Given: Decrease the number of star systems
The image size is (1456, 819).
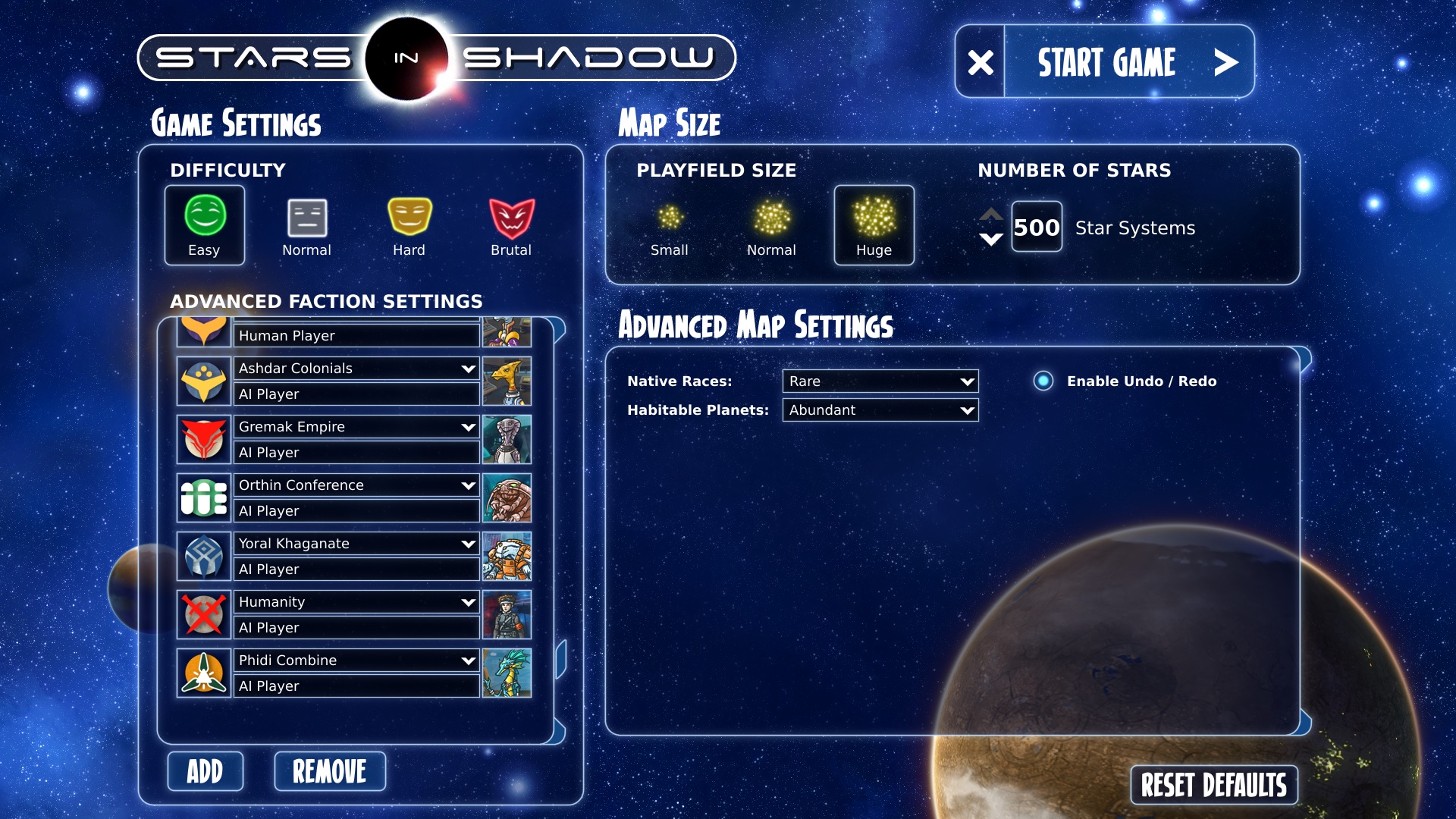Looking at the screenshot, I should tap(991, 240).
